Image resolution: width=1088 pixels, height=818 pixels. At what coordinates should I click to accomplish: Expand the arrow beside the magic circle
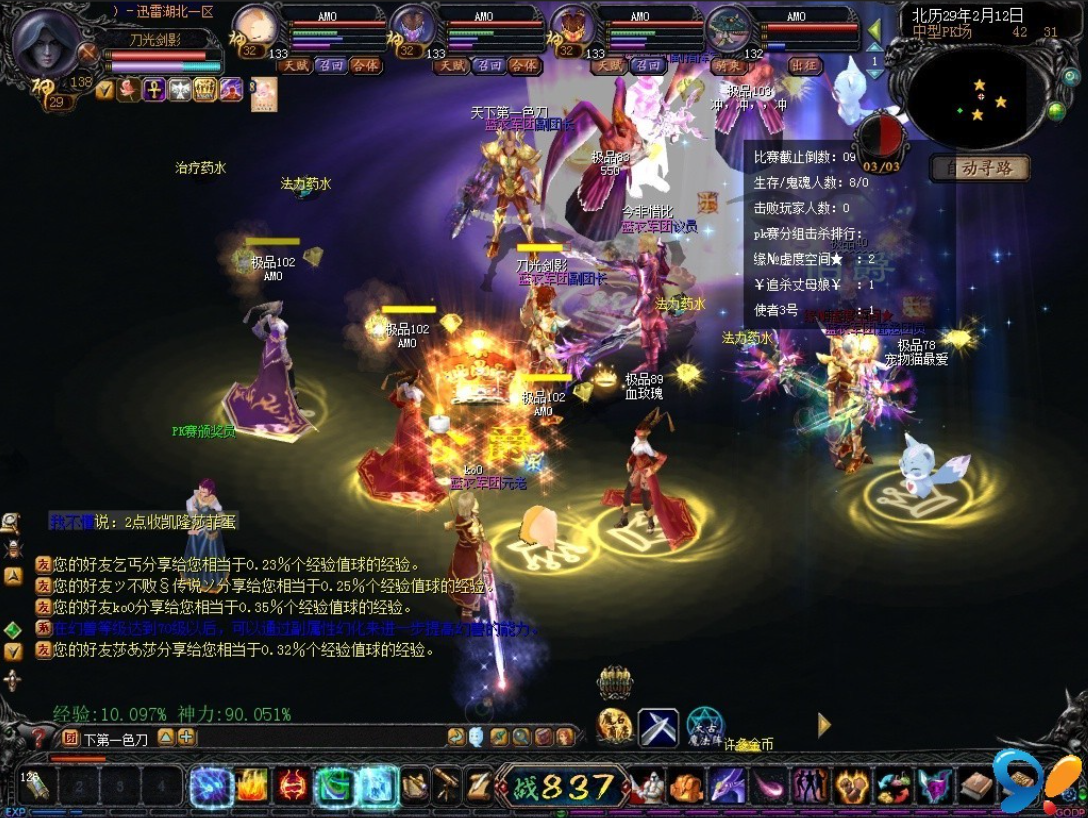click(x=824, y=725)
